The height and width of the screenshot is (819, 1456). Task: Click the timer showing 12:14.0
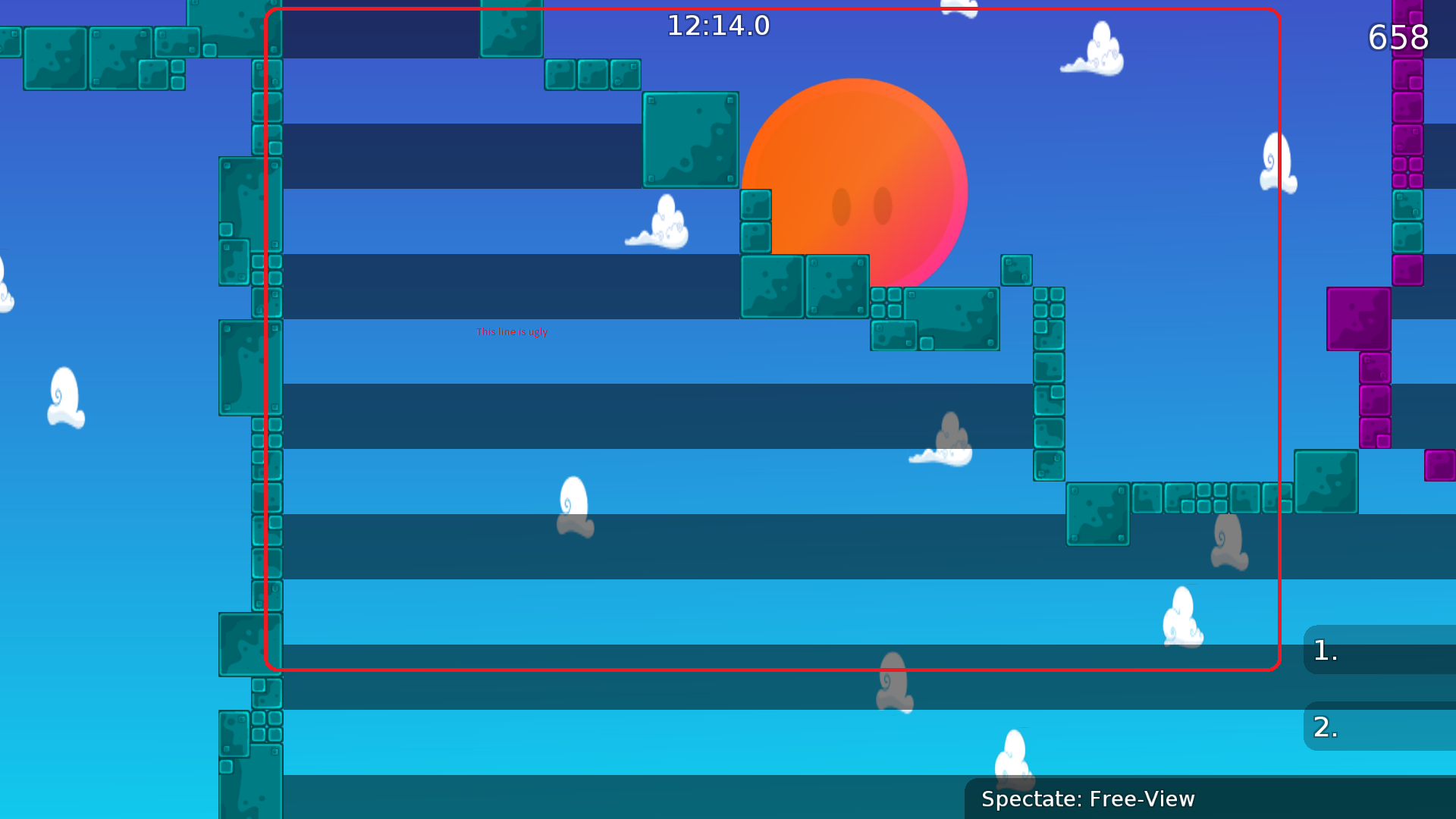717,25
